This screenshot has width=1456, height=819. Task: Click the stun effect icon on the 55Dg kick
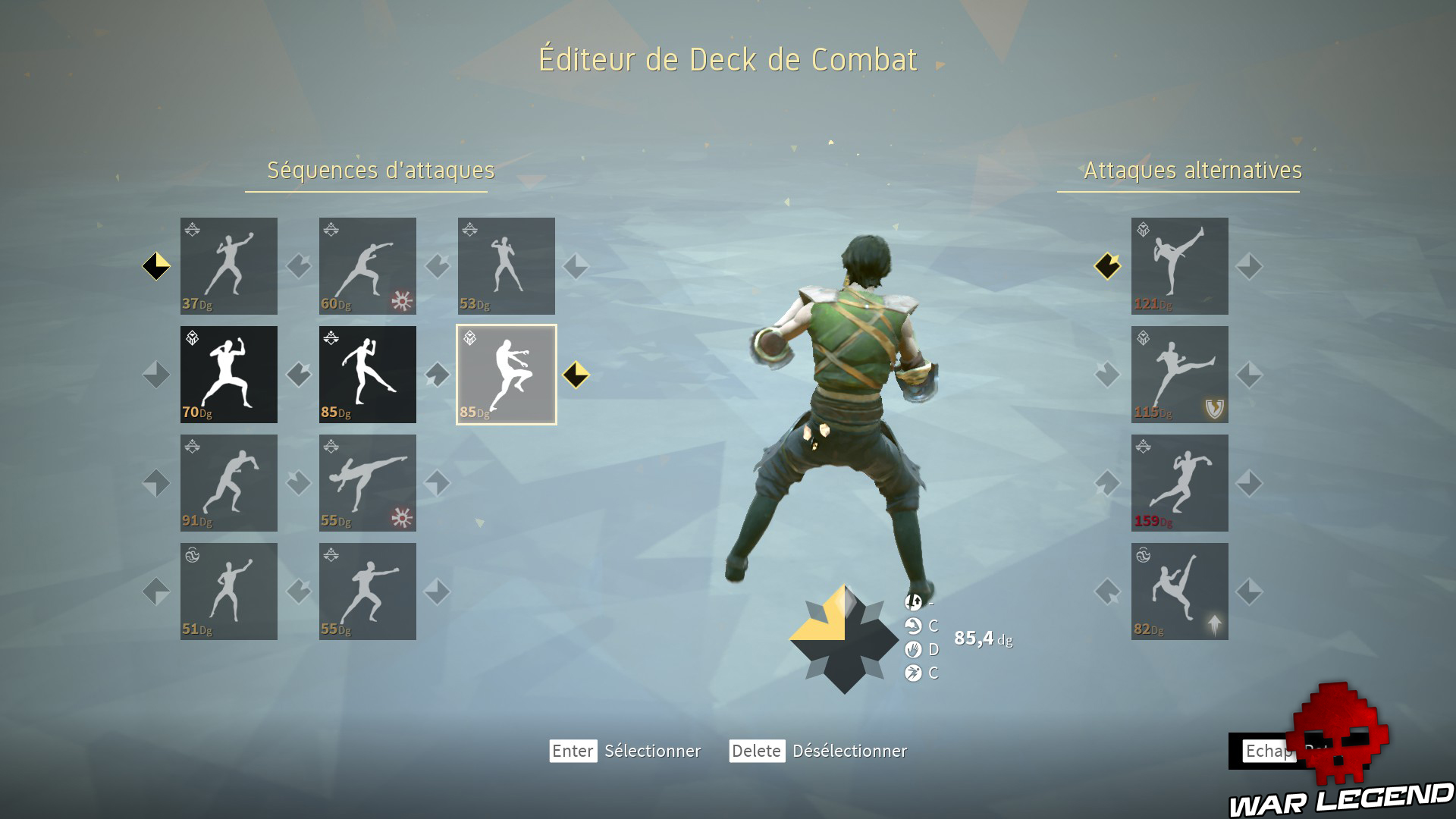pyautogui.click(x=402, y=517)
